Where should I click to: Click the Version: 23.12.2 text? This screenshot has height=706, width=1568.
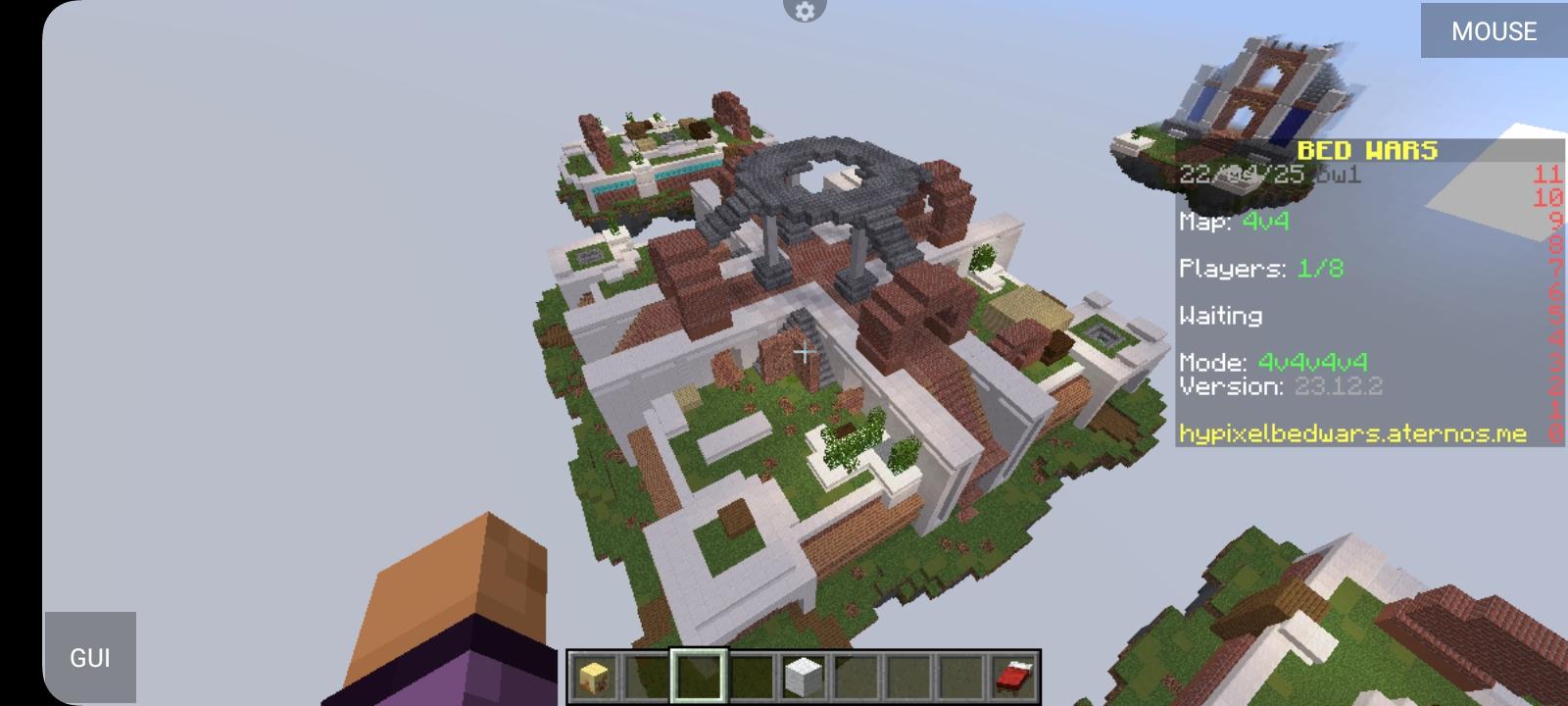[1284, 386]
